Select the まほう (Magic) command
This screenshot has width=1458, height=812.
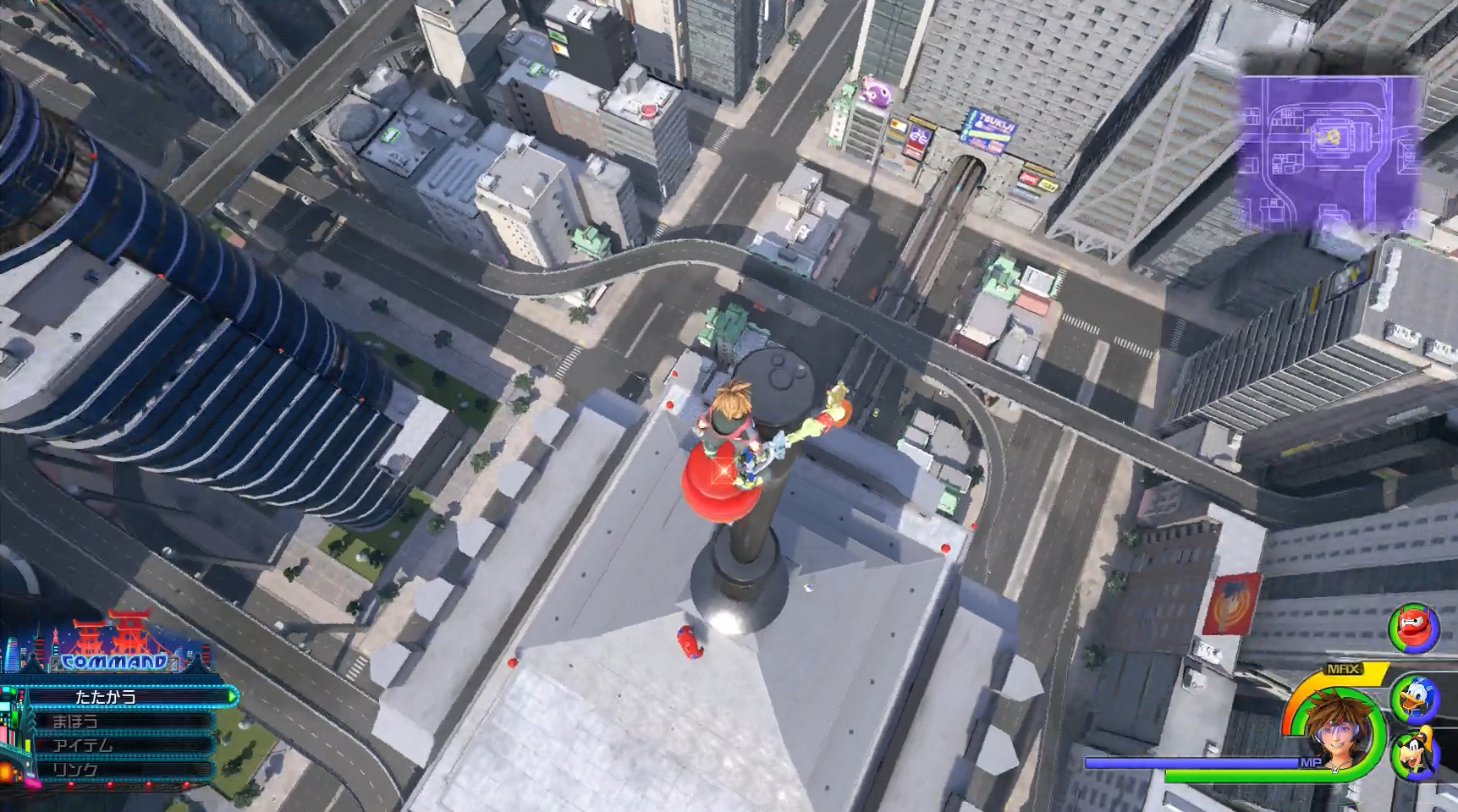click(75, 723)
